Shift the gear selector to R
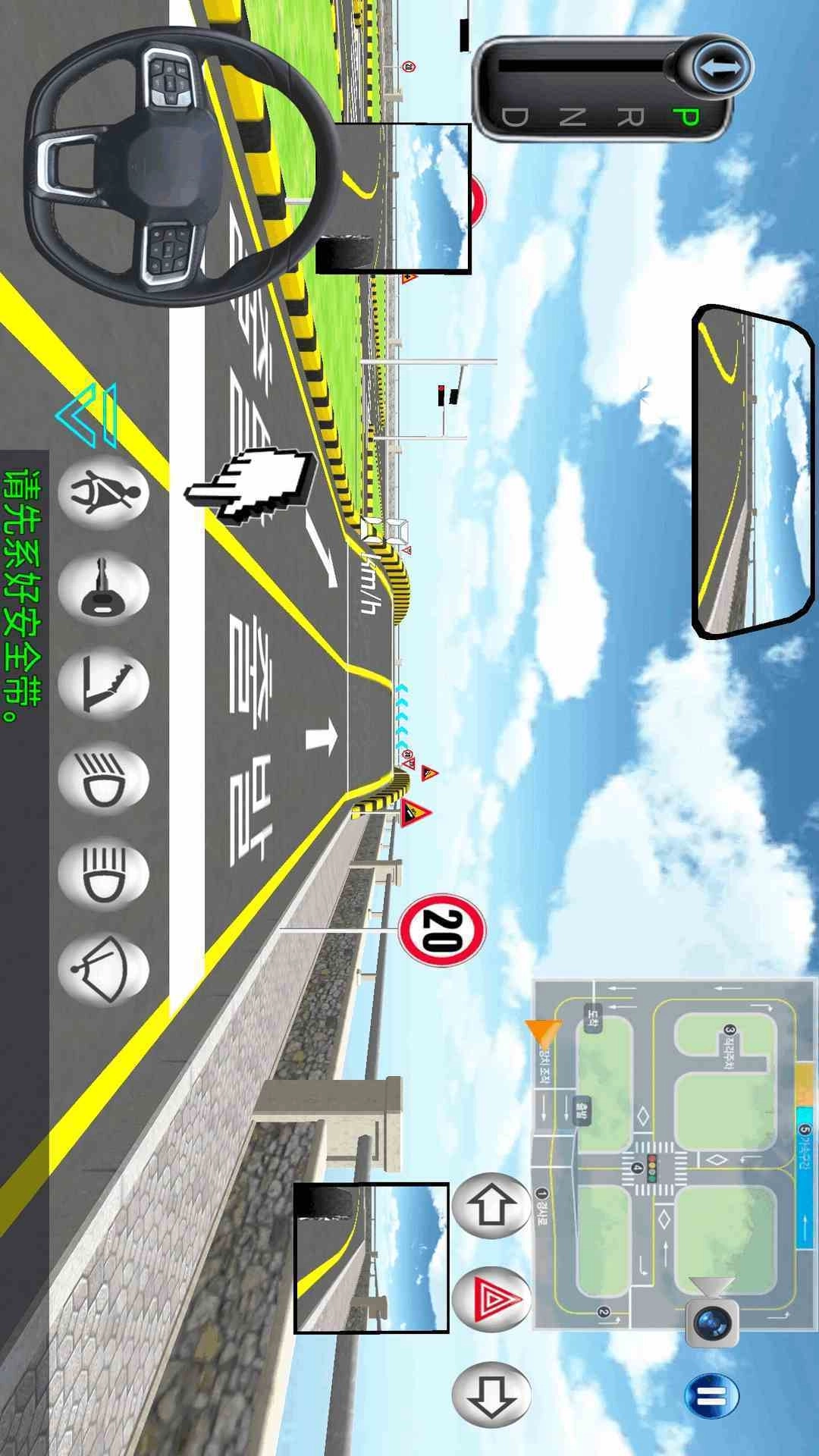Screen dimensions: 819x1456 [x=630, y=118]
